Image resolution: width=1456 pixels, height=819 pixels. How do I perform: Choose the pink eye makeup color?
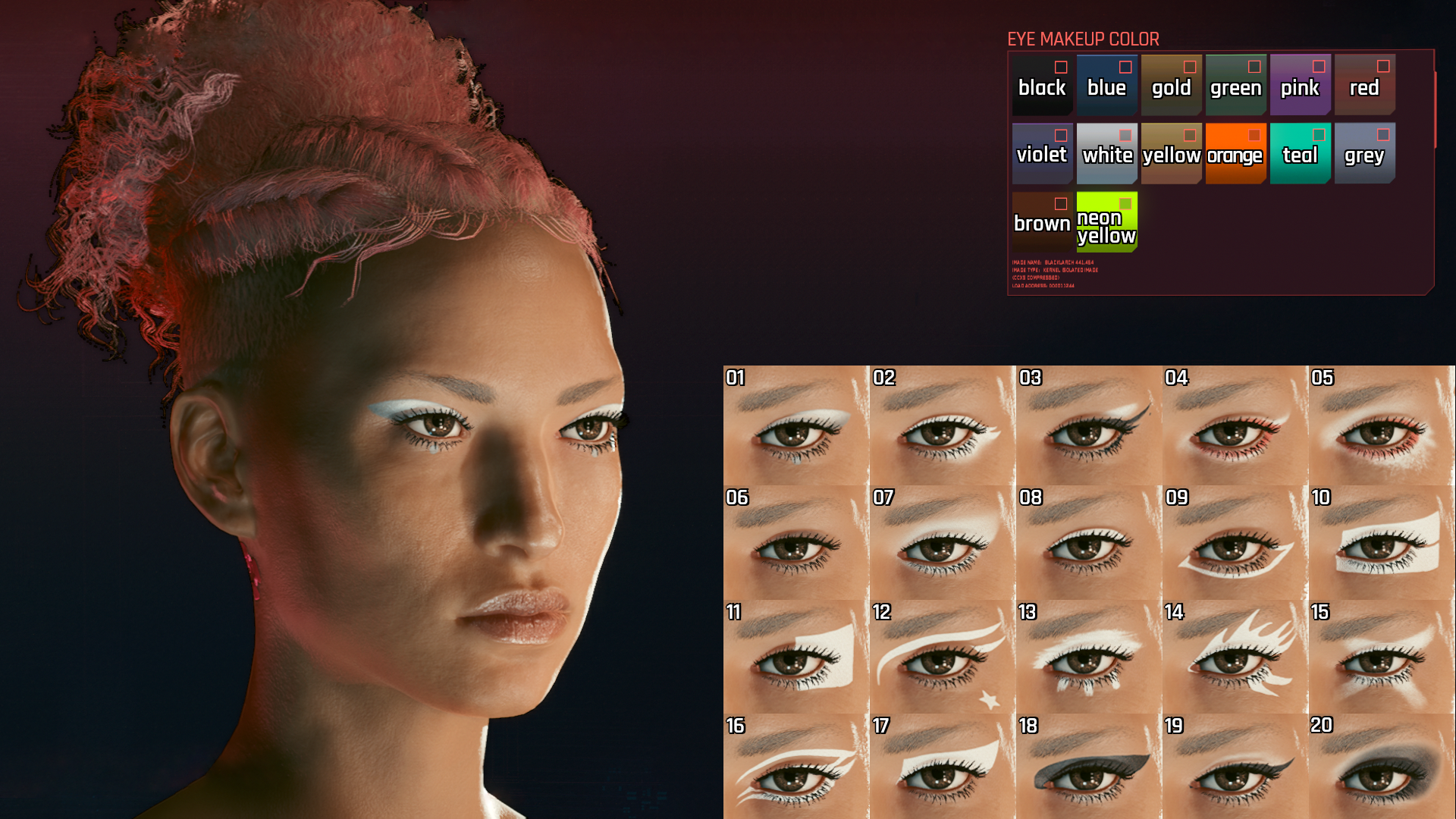pos(1300,85)
